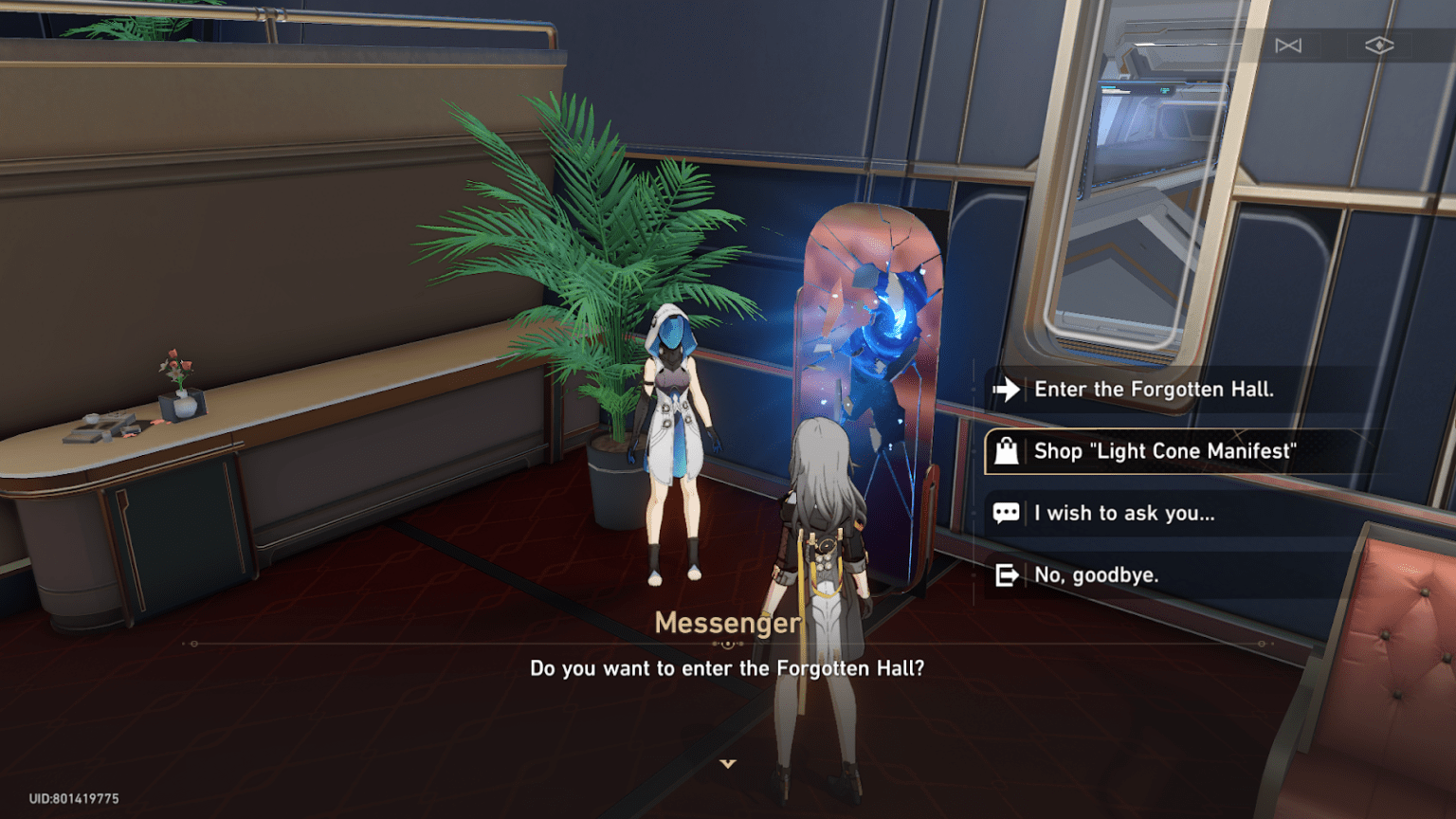Click the speech bubble icon beside I wish to ask you
This screenshot has width=1456, height=819.
coord(1006,513)
